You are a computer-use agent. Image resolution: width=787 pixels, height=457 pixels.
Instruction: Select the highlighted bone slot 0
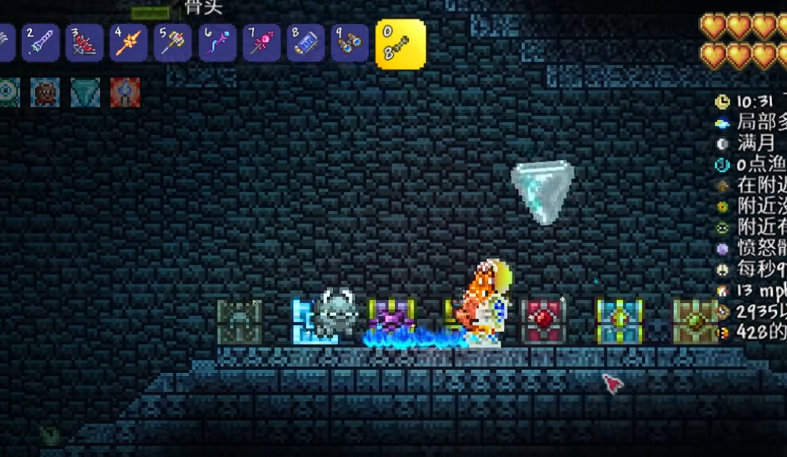(400, 44)
